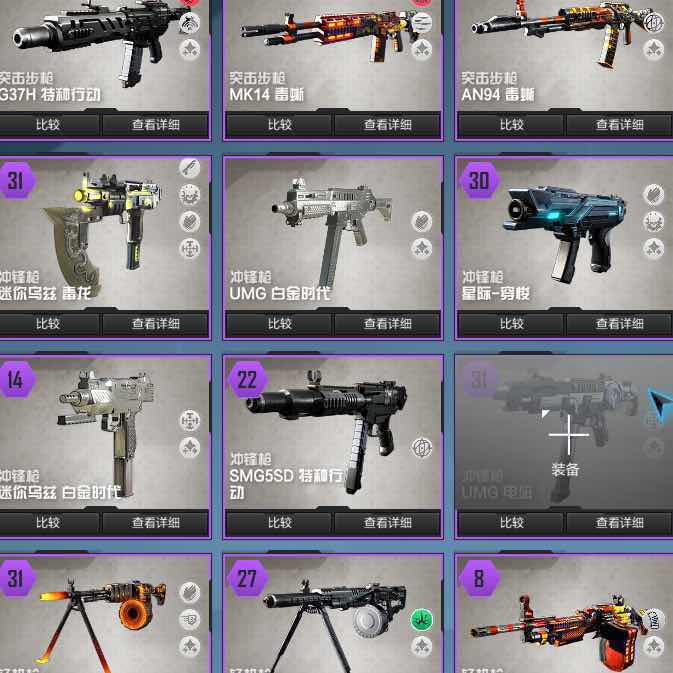Open 查看详细 for MK14 毒蜥
673x673 pixels.
[387, 125]
